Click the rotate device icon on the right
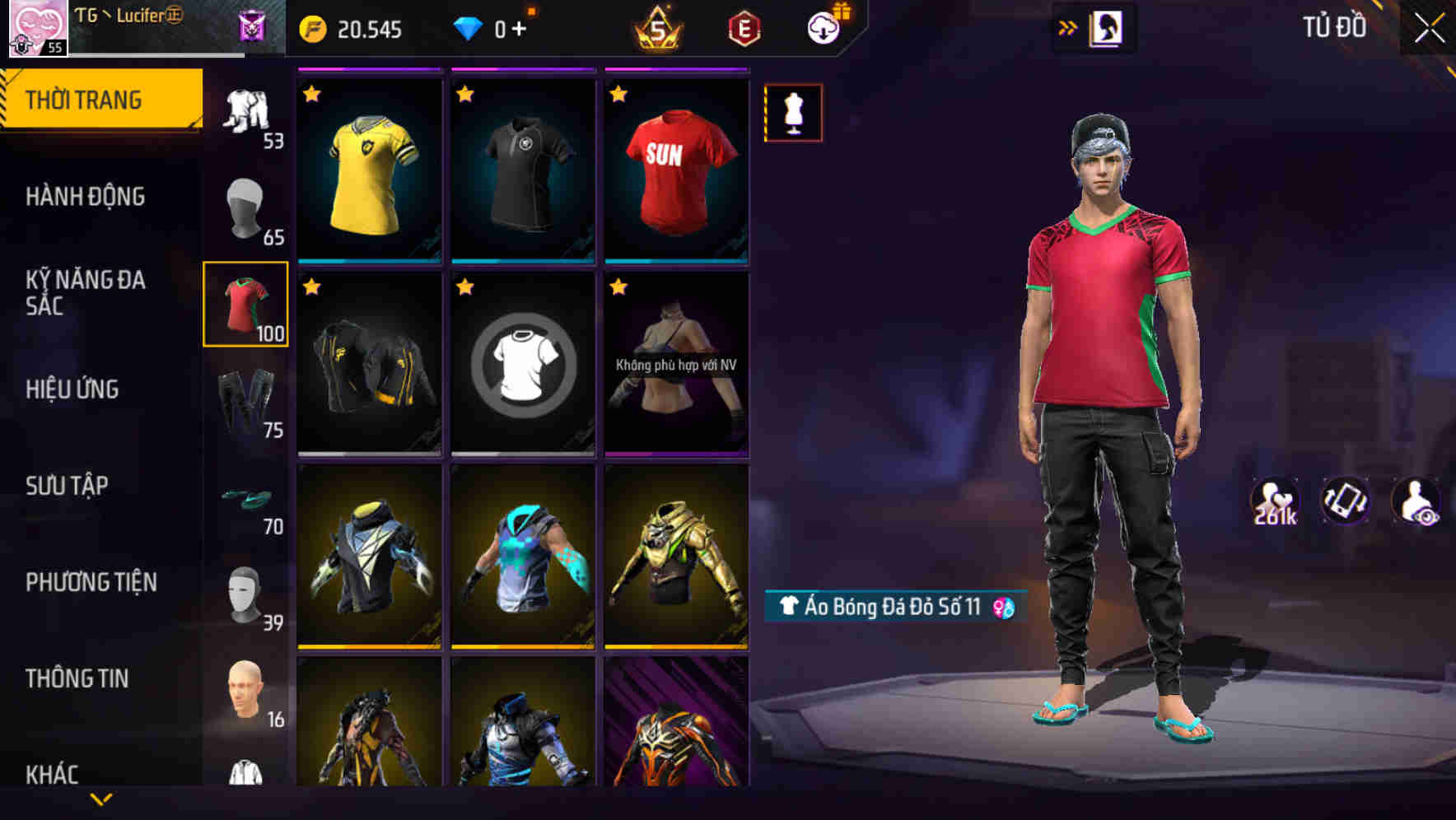 point(1345,501)
